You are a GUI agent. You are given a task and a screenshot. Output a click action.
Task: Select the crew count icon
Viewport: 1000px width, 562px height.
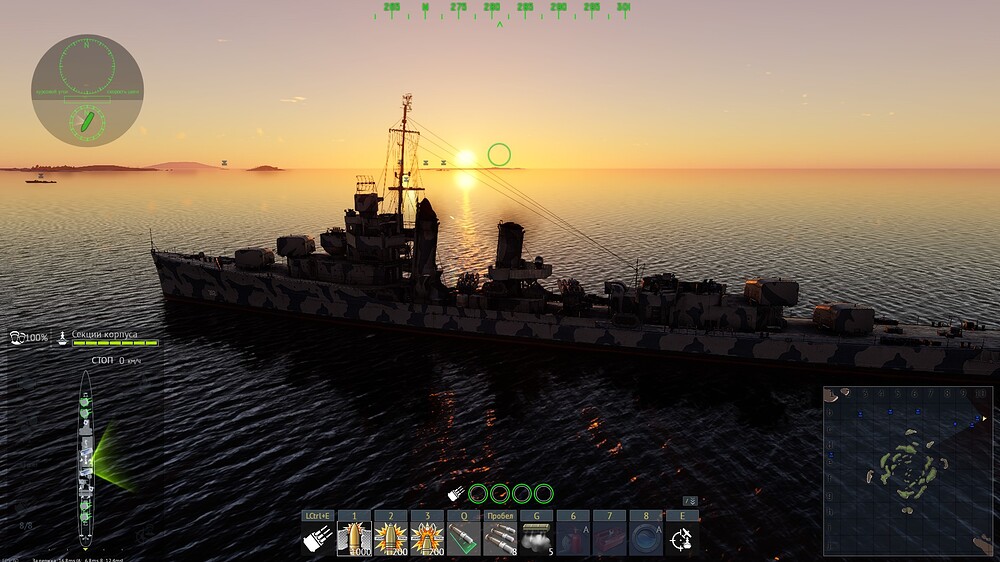pyautogui.click(x=16, y=338)
